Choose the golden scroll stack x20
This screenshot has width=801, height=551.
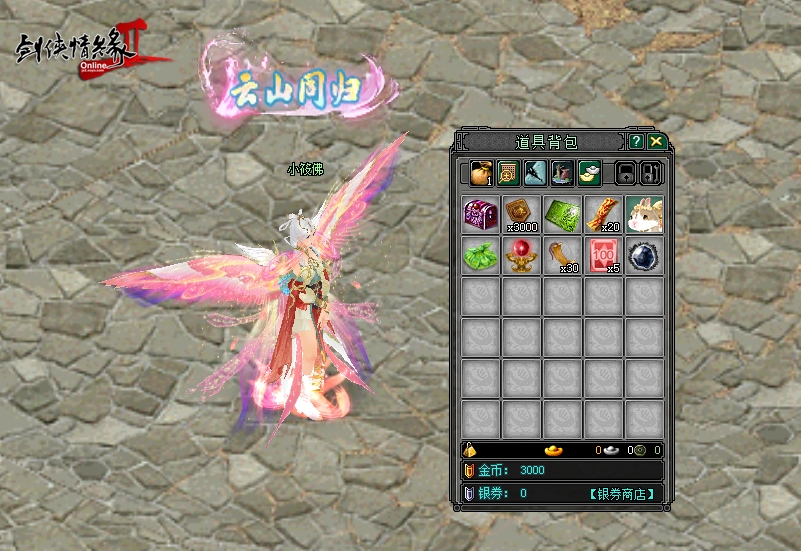[x=603, y=215]
